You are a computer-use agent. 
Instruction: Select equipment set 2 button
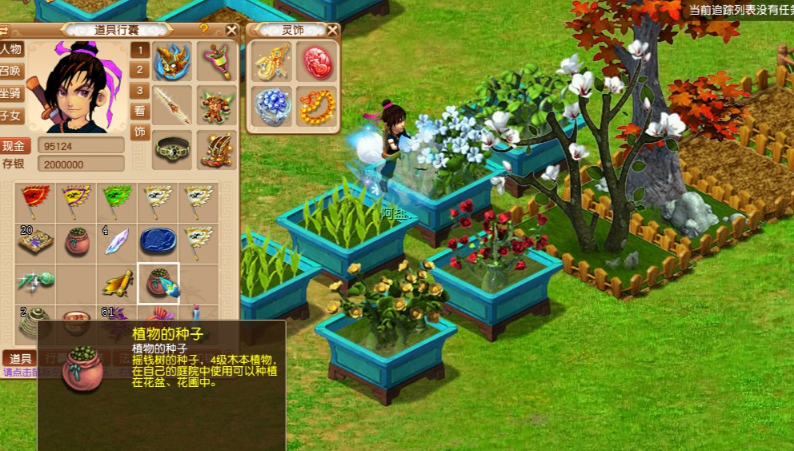pyautogui.click(x=140, y=70)
